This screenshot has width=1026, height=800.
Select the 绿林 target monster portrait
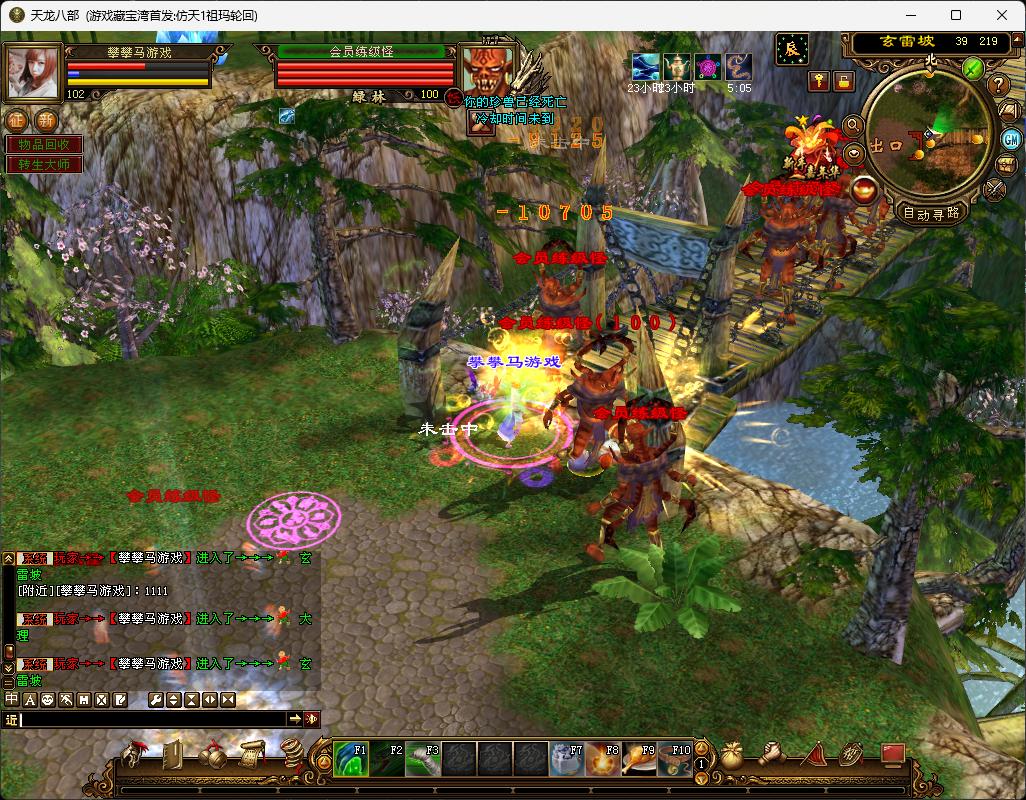[487, 70]
